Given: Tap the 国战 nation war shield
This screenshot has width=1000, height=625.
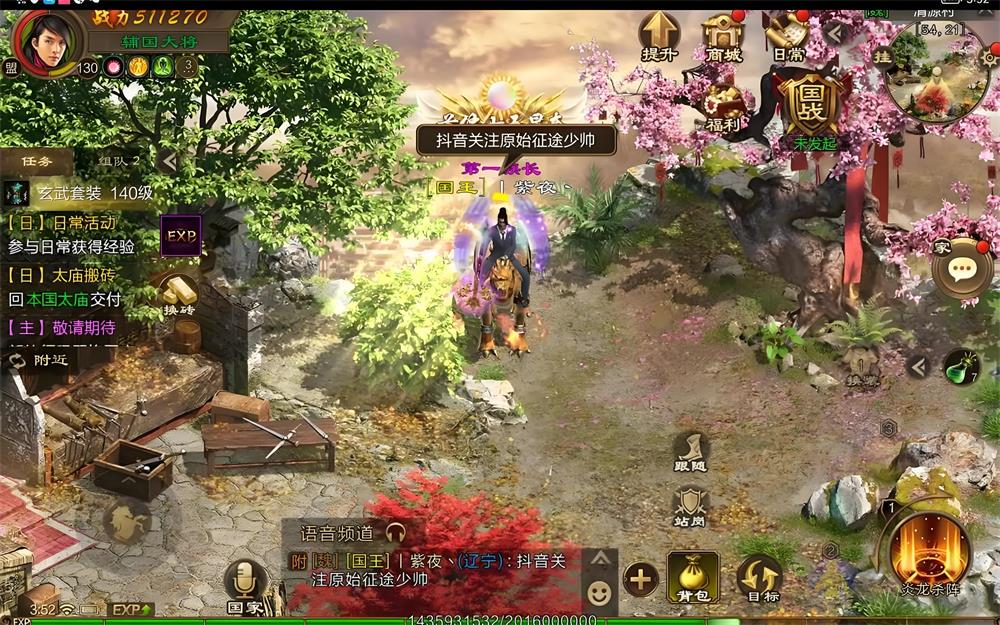Looking at the screenshot, I should (x=812, y=106).
